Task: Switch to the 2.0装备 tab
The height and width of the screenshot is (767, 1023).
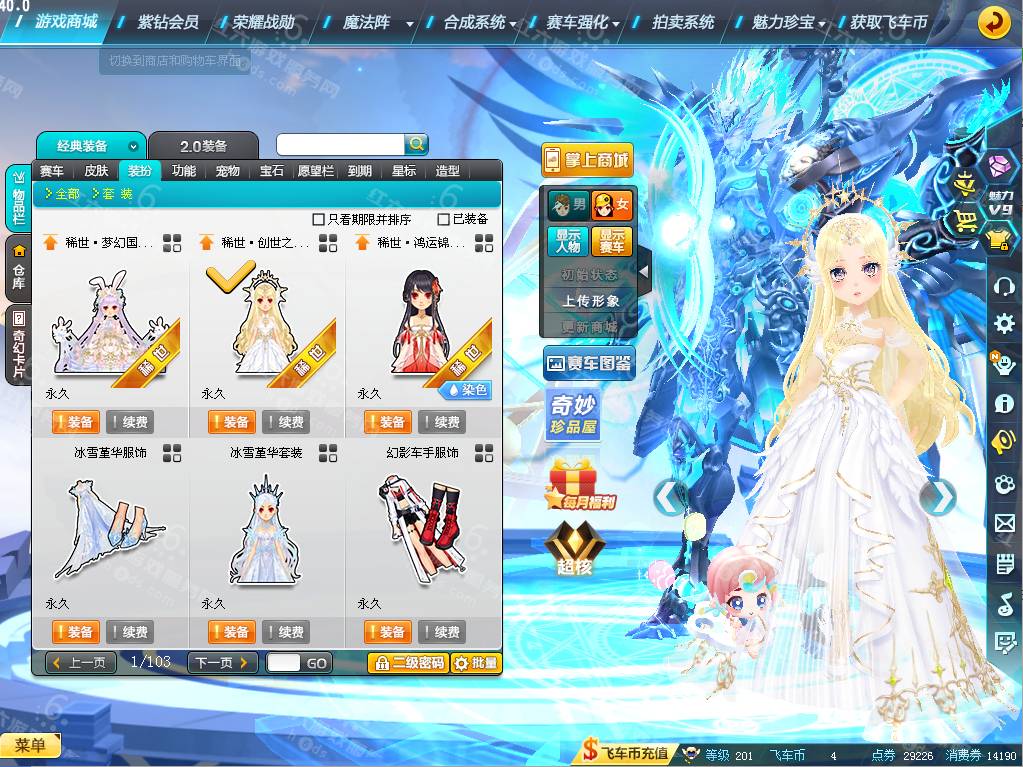Action: click(204, 146)
